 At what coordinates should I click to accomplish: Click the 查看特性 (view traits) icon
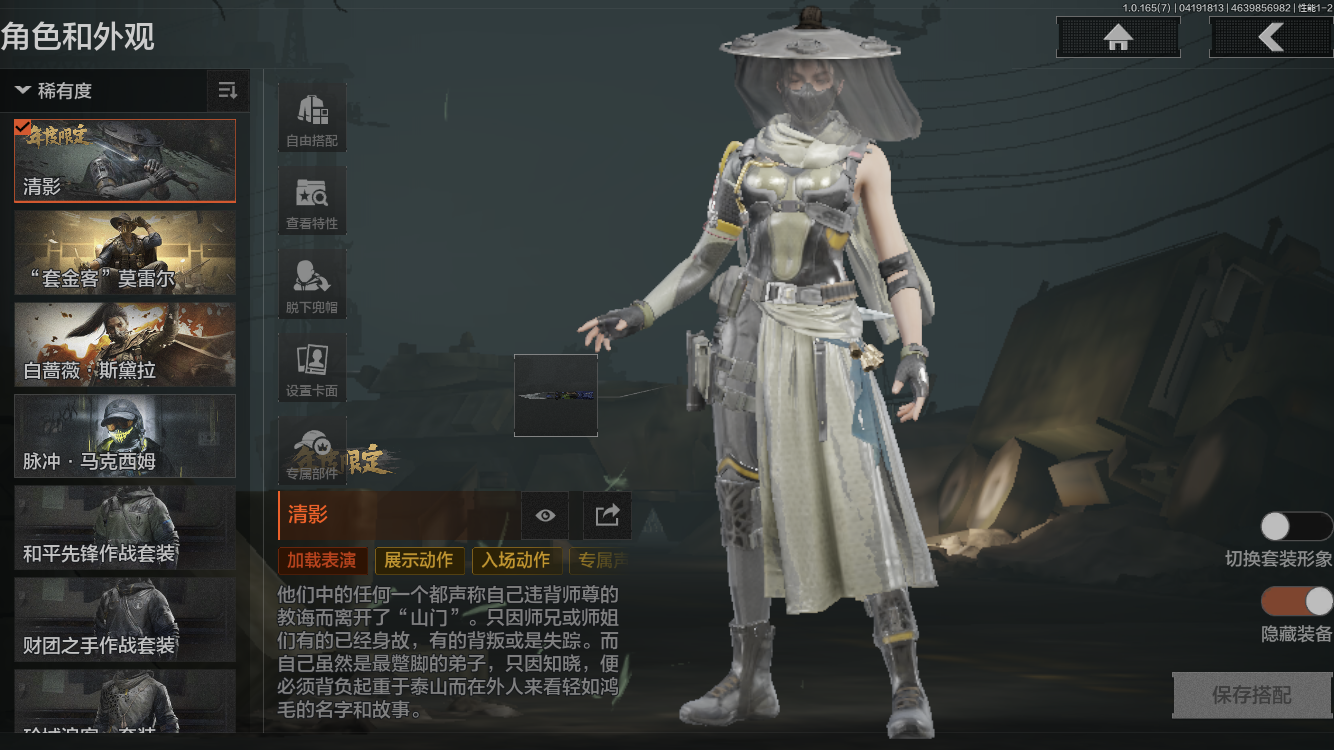pos(311,200)
